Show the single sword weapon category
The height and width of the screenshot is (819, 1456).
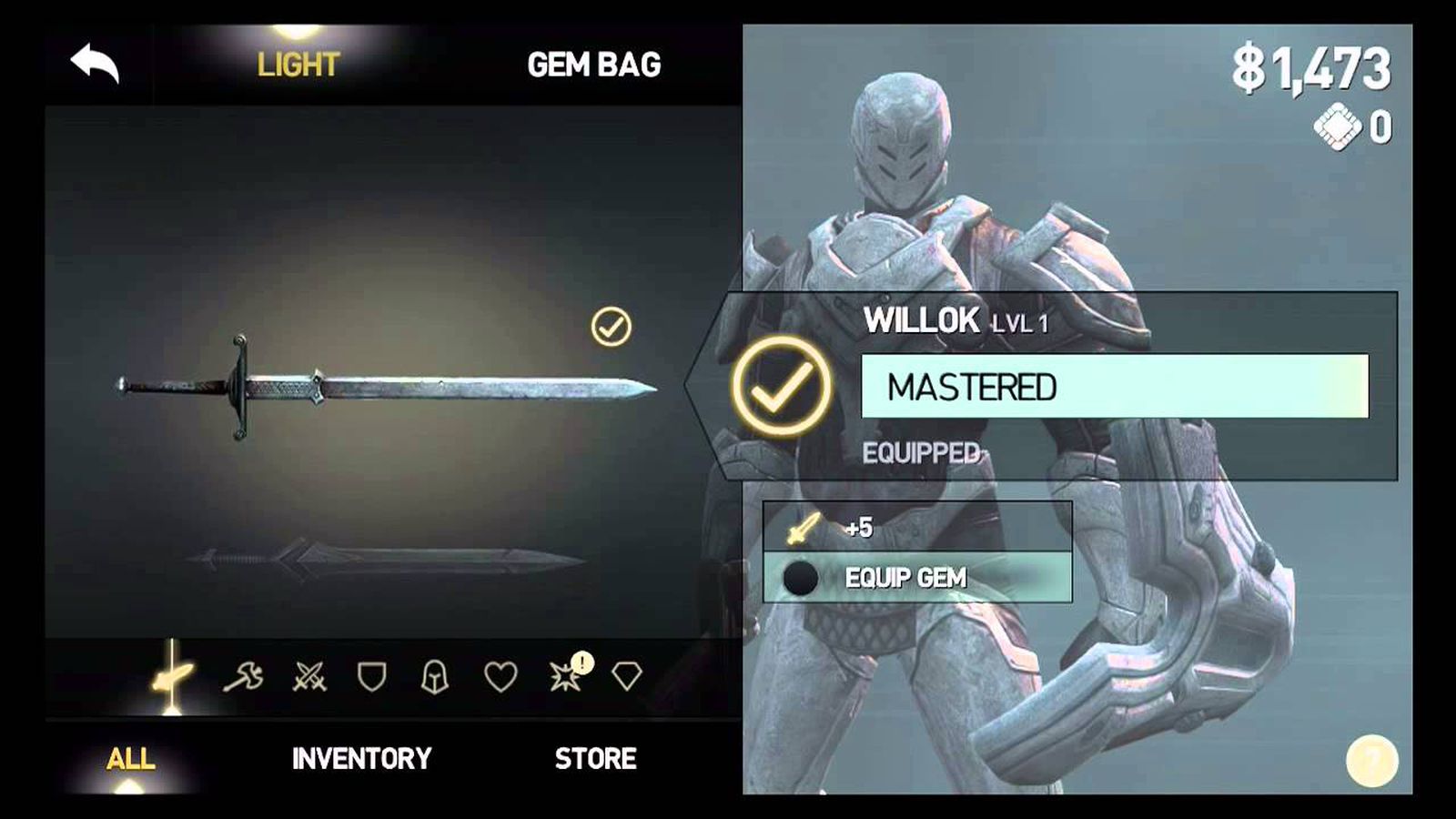tap(172, 676)
